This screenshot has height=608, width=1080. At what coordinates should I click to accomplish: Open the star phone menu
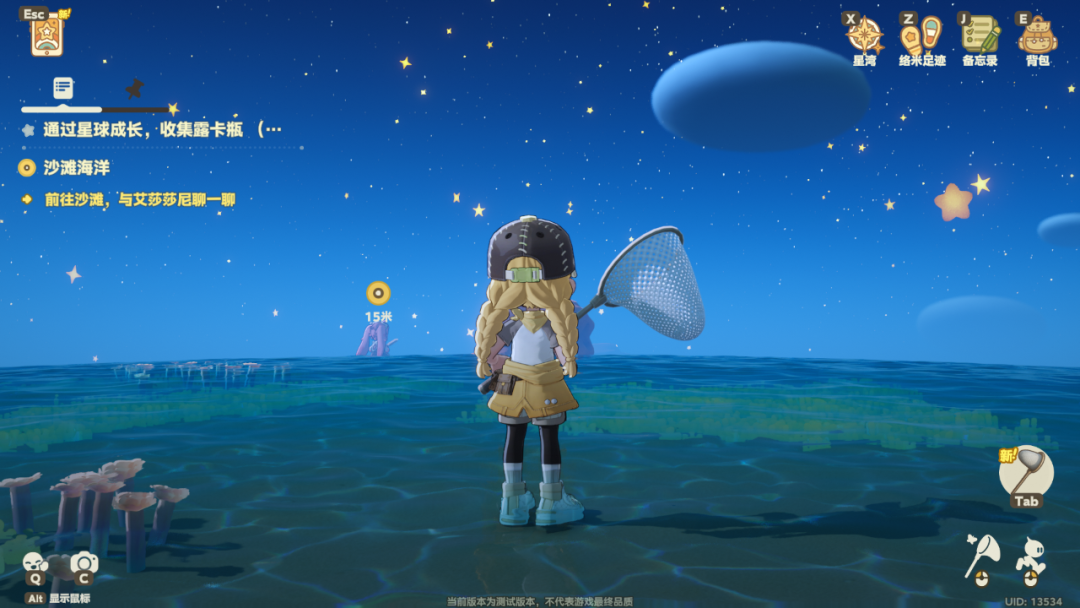pyautogui.click(x=46, y=36)
